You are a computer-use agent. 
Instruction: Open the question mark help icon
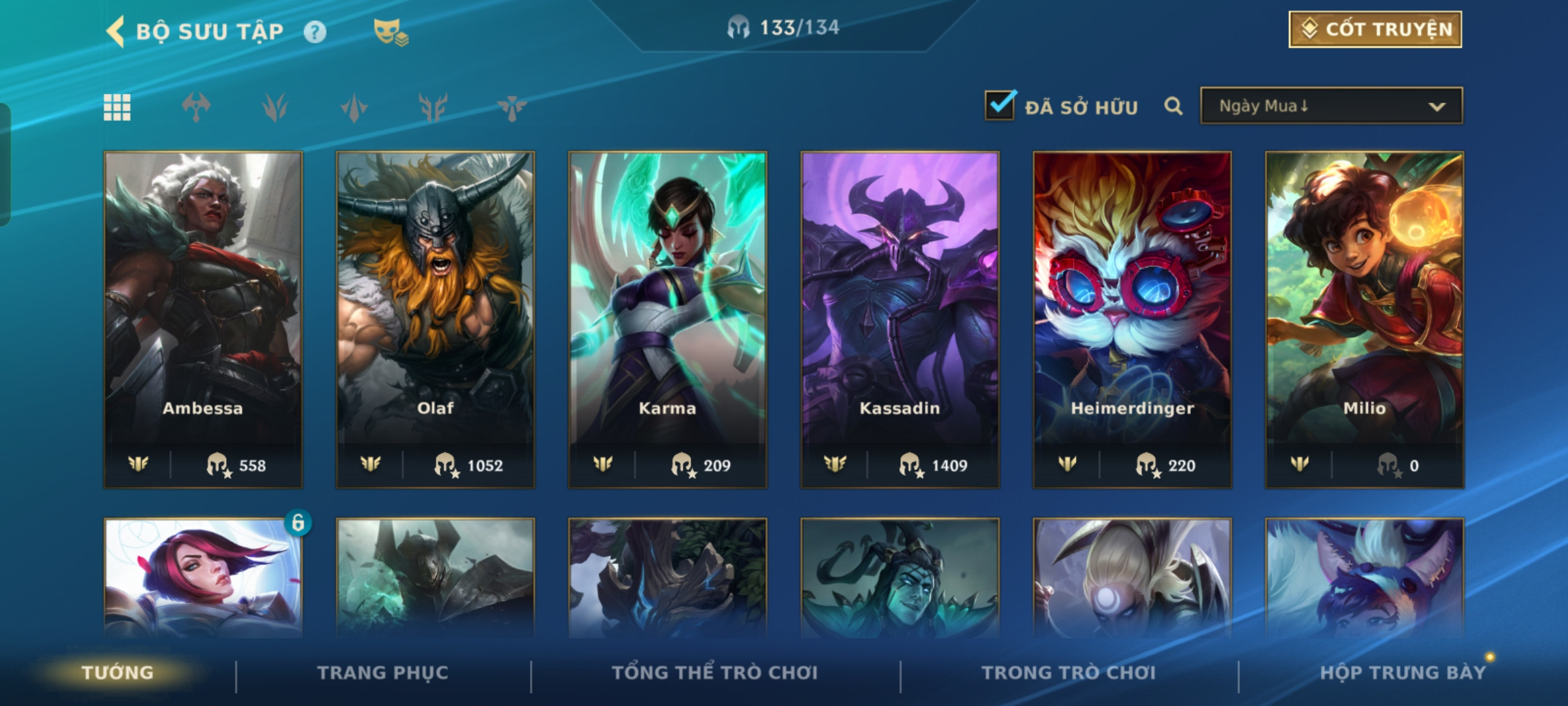(x=315, y=31)
